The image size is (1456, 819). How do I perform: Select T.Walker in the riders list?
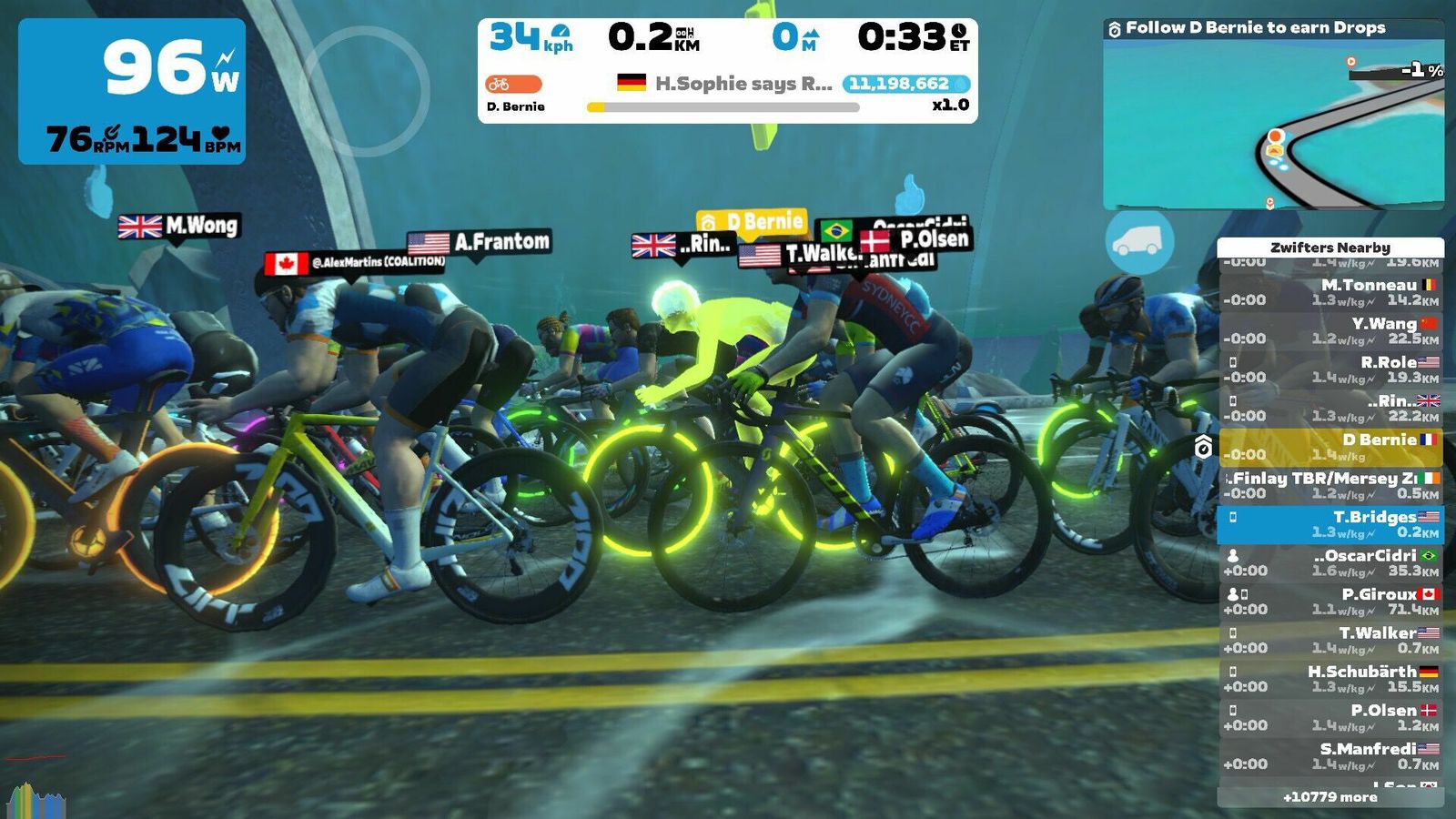[x=1330, y=641]
